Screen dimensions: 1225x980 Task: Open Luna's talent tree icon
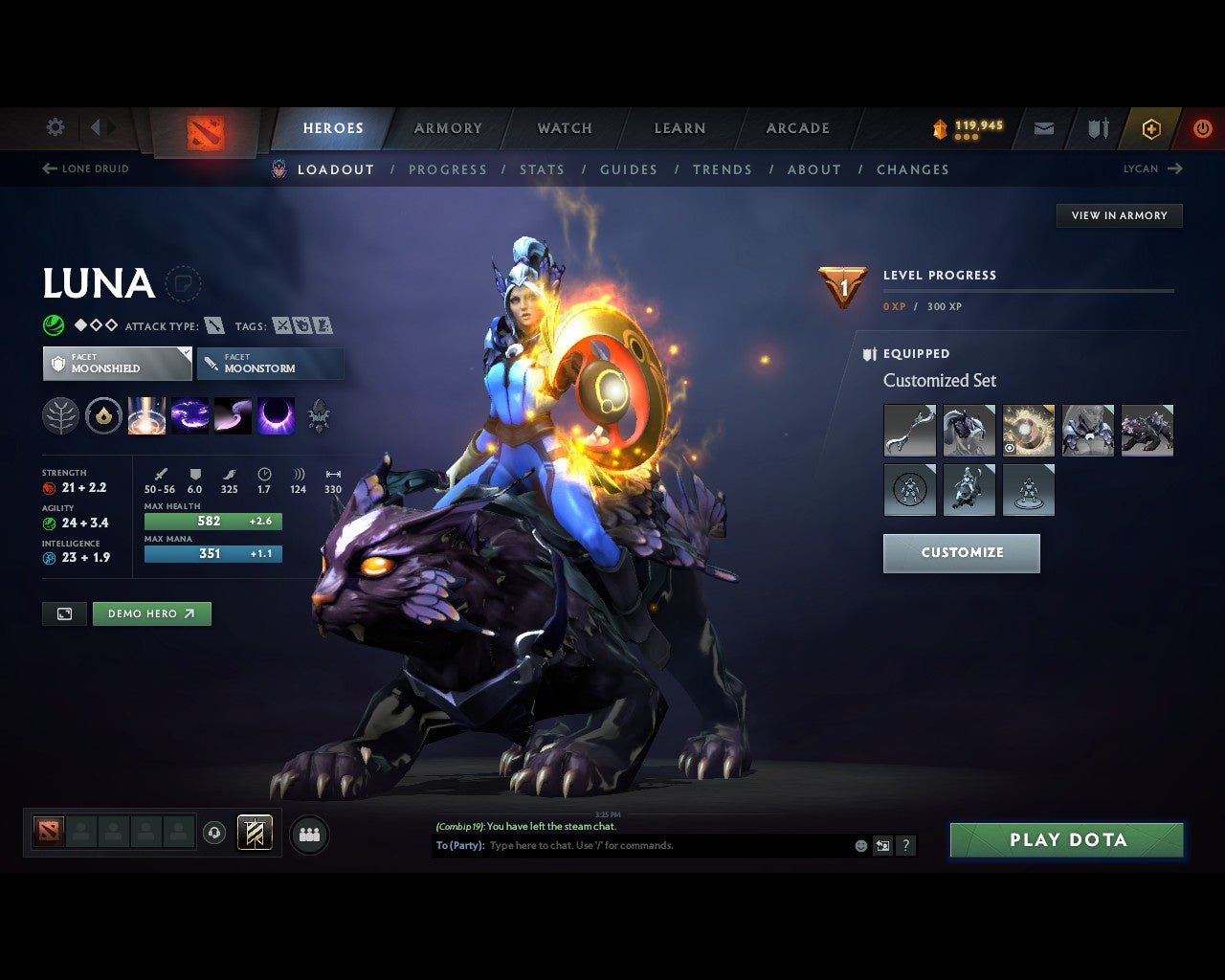point(59,414)
